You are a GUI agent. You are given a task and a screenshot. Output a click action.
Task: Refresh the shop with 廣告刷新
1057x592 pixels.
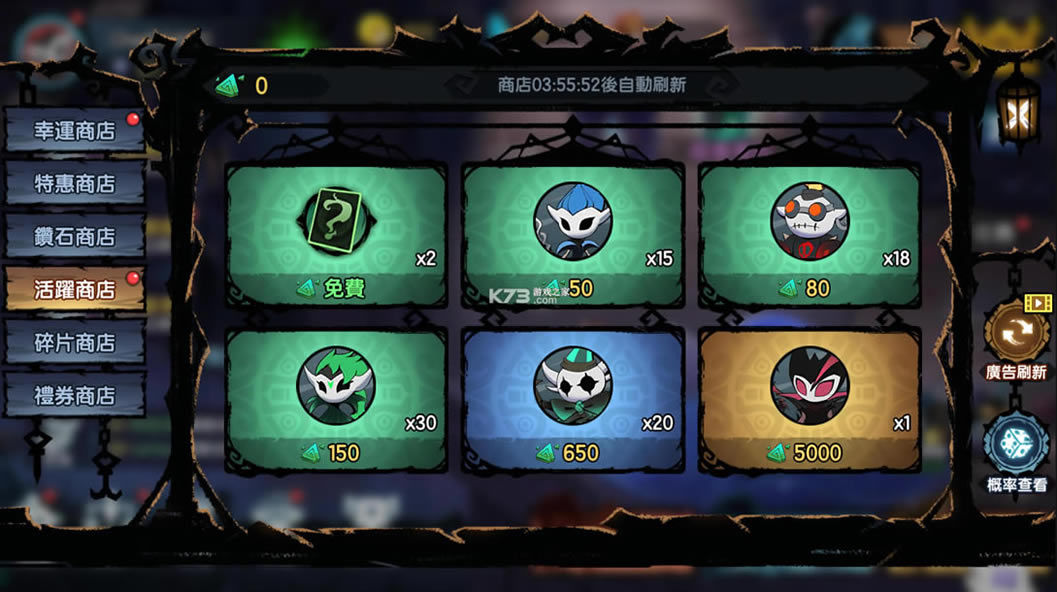coord(1016,335)
